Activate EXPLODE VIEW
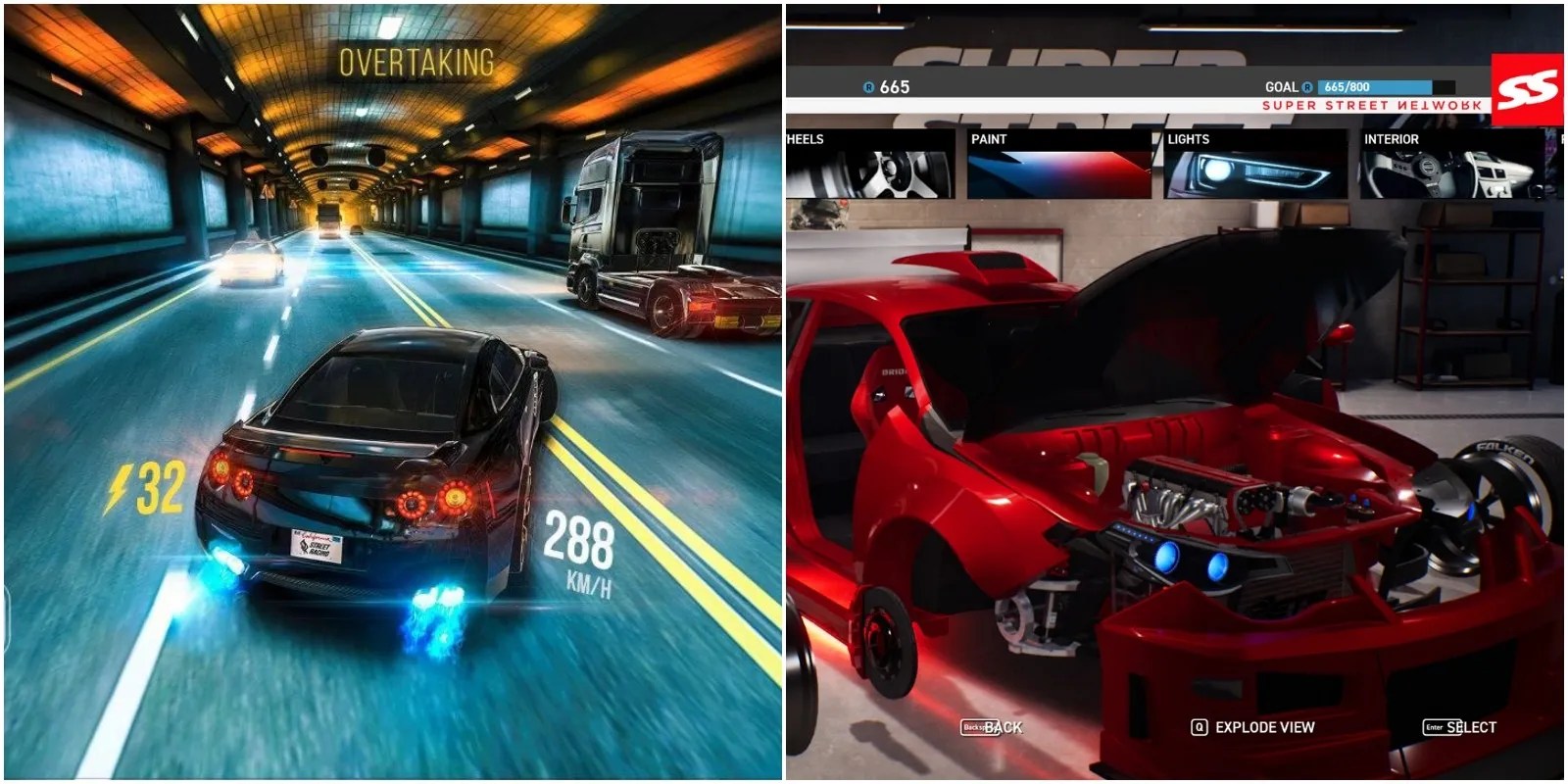Screen dimensions: 1568x784 [x=1254, y=729]
